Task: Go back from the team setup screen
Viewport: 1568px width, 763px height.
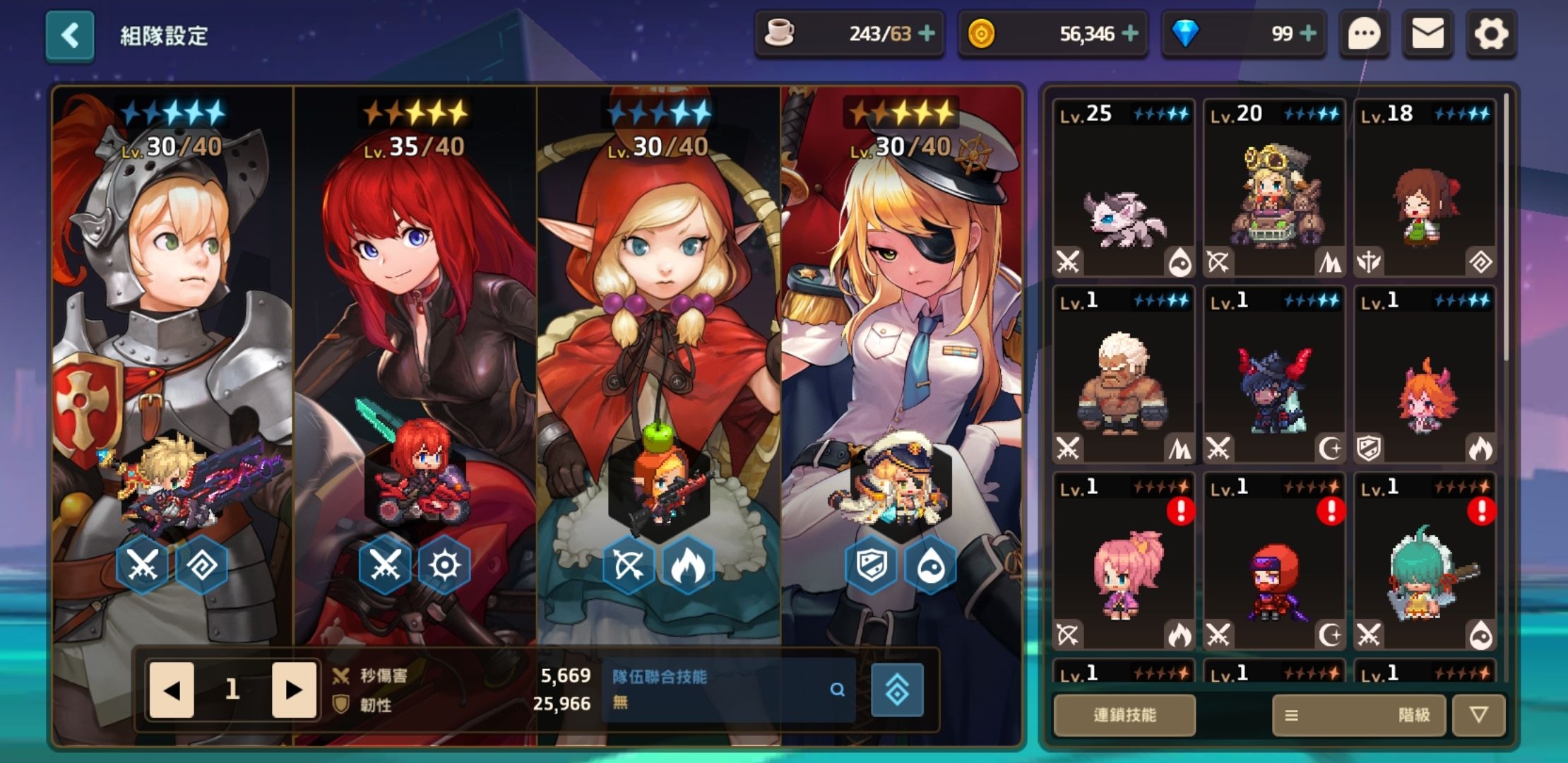Action: pos(69,35)
